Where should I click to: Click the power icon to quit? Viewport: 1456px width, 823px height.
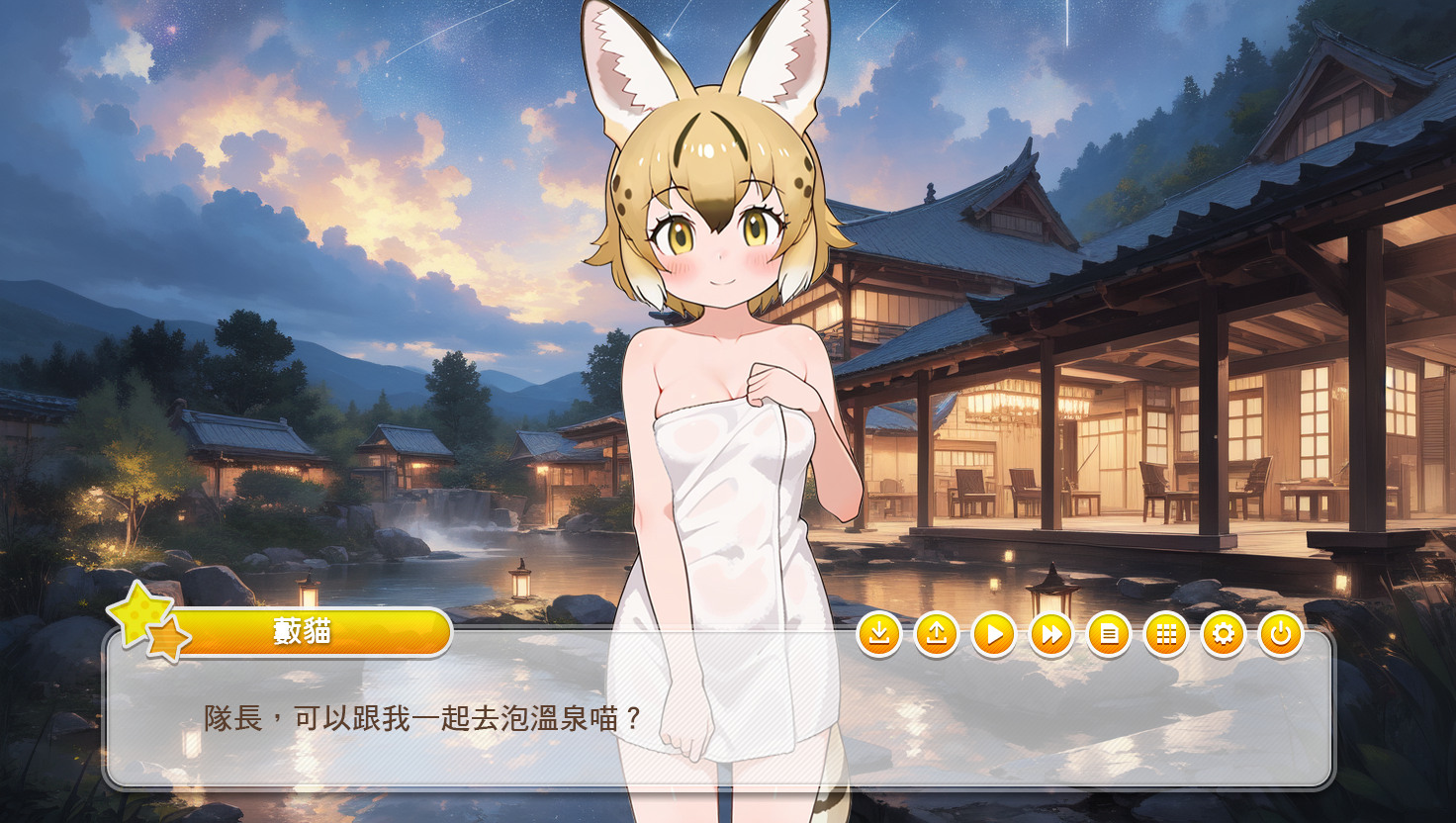coord(1279,634)
